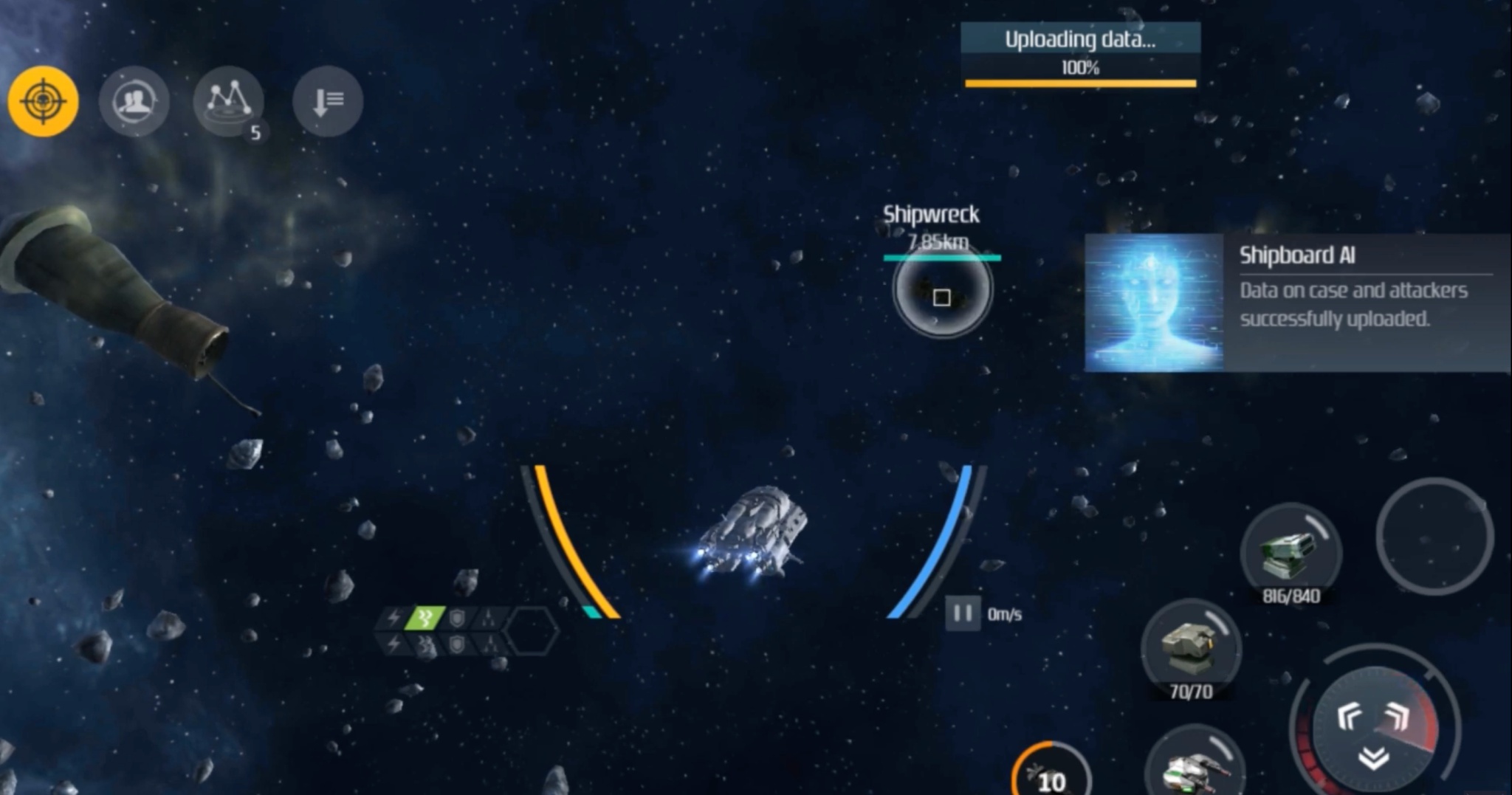Click the Uploading data progress bar
The height and width of the screenshot is (795, 1512).
(1079, 81)
